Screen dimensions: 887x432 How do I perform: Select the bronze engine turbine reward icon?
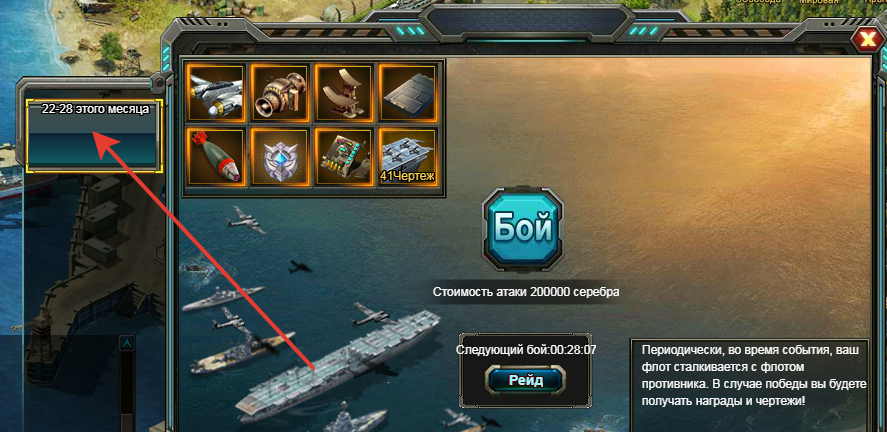[x=279, y=93]
